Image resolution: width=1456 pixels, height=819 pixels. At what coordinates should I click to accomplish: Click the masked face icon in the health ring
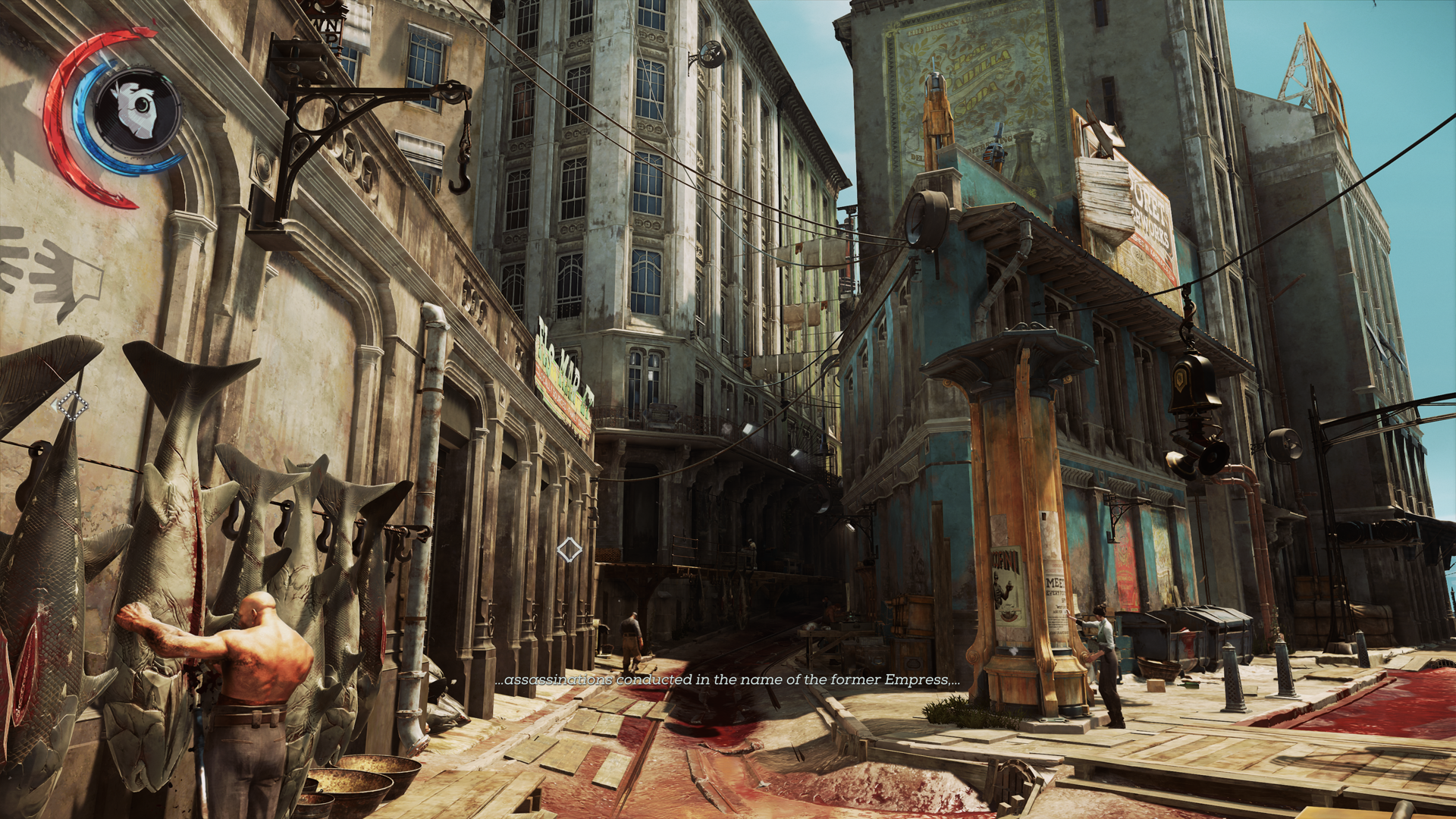pyautogui.click(x=136, y=111)
